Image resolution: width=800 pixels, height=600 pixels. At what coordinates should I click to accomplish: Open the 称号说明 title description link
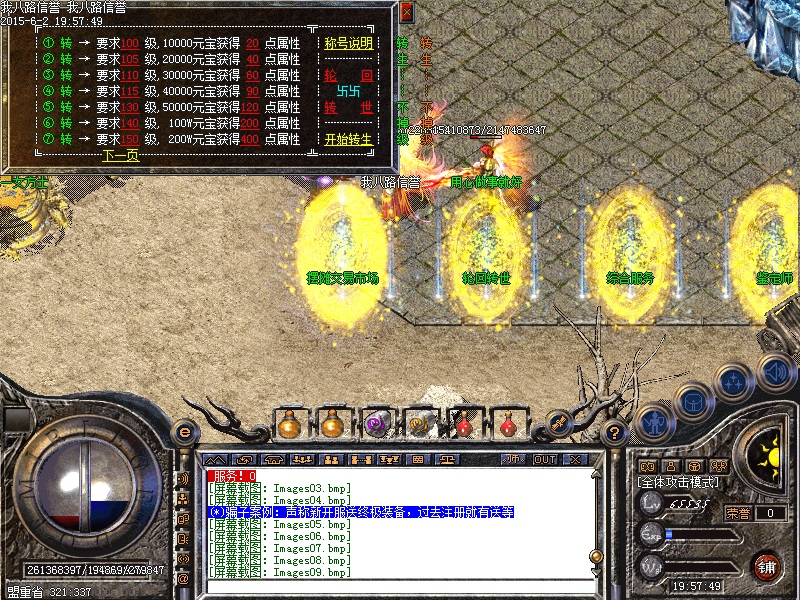click(x=348, y=44)
